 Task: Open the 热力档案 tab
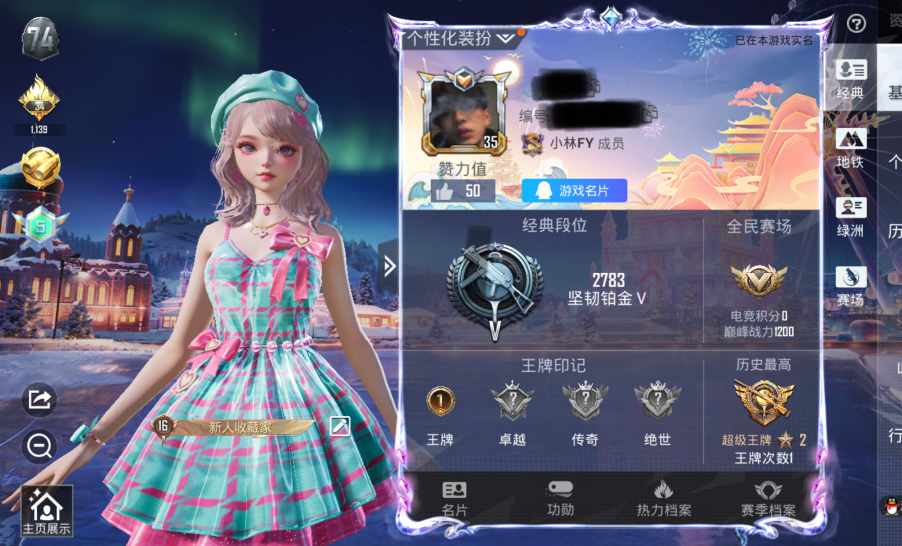pyautogui.click(x=664, y=498)
